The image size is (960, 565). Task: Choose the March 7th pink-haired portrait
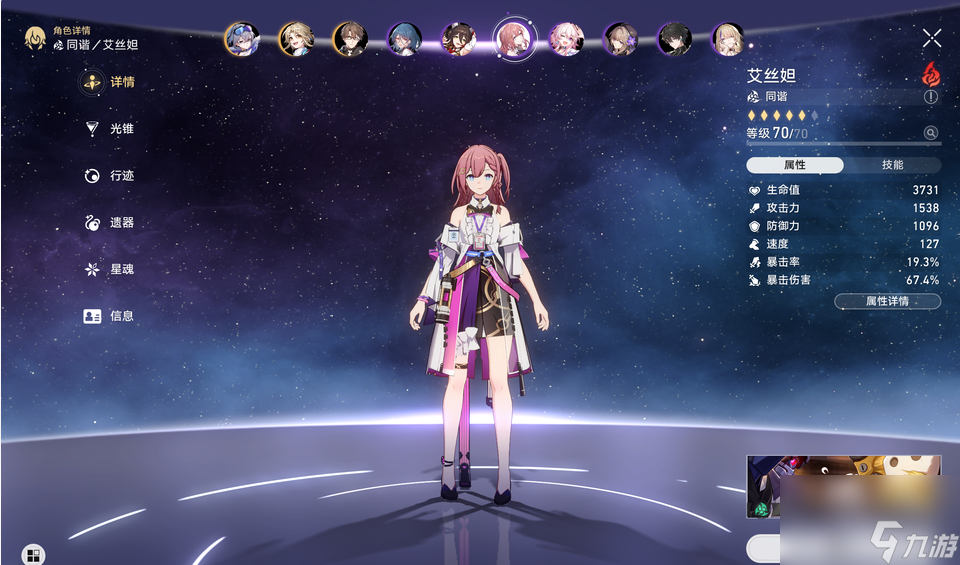click(x=566, y=39)
